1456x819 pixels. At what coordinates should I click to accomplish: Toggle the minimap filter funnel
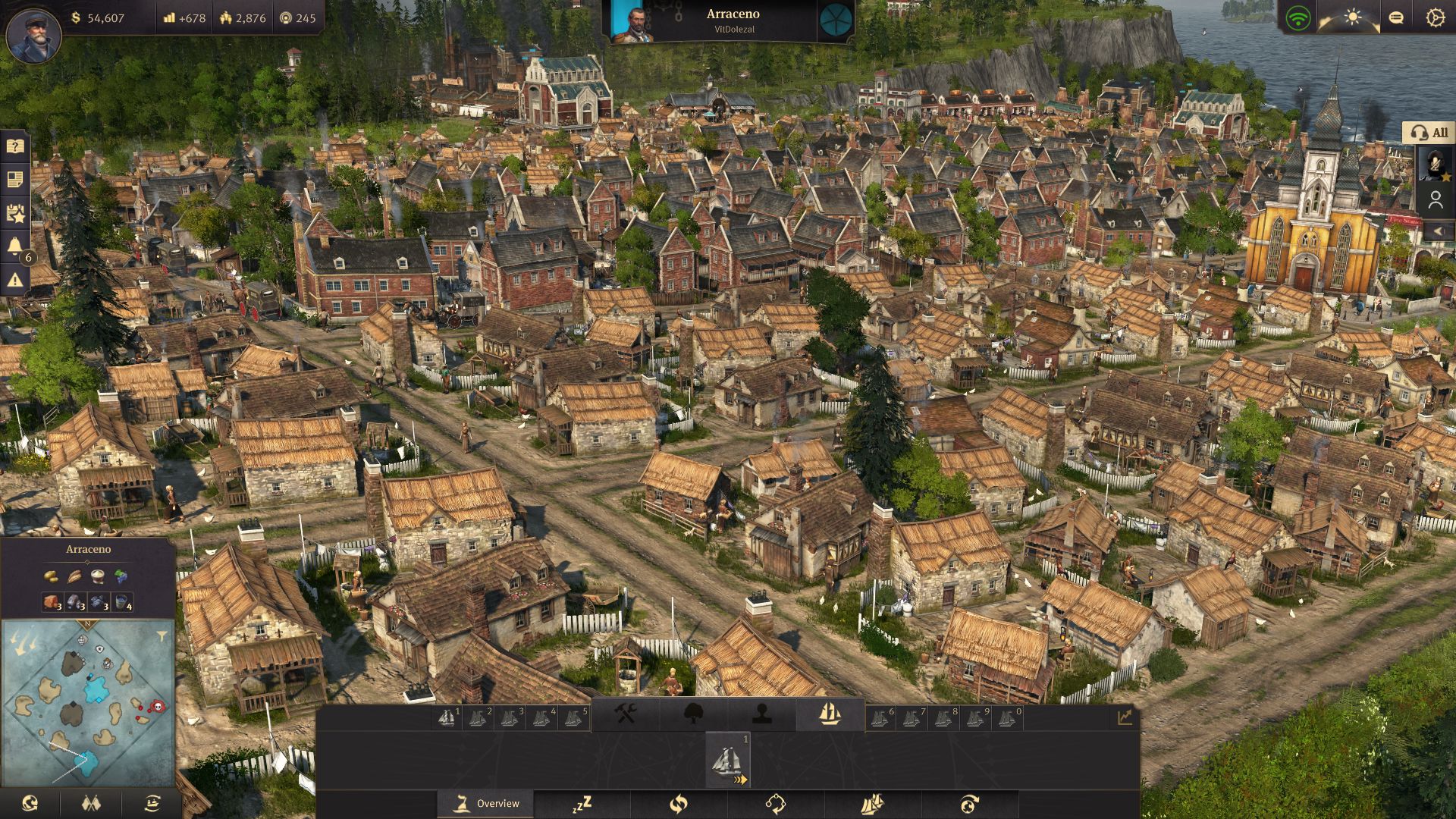click(x=162, y=635)
